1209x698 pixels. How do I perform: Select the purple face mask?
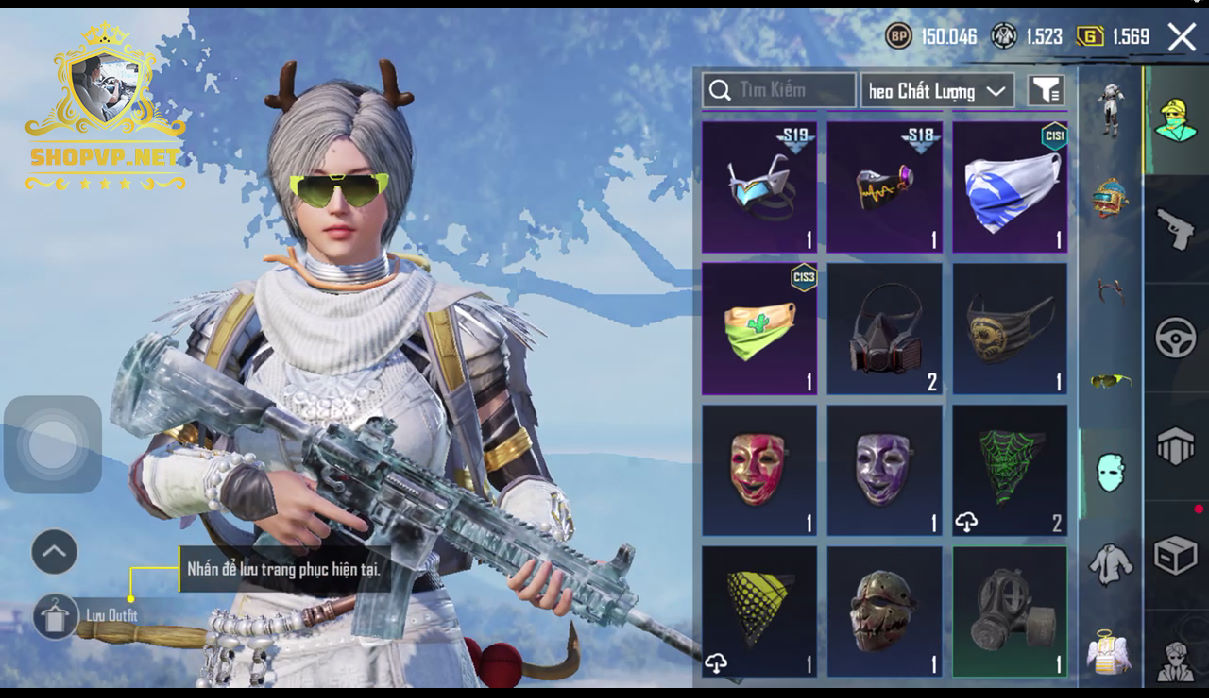tap(884, 470)
